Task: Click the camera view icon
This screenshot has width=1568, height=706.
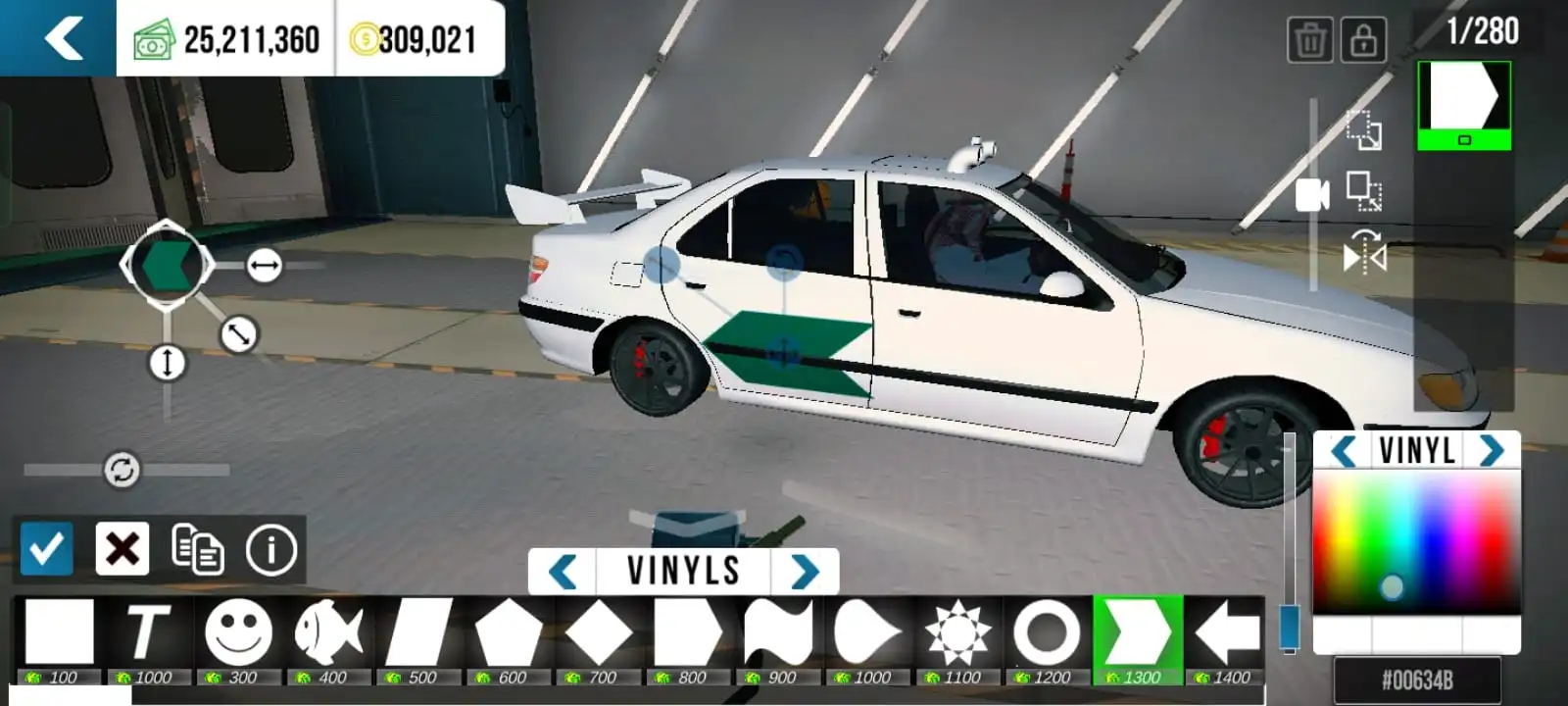Action: point(1313,196)
